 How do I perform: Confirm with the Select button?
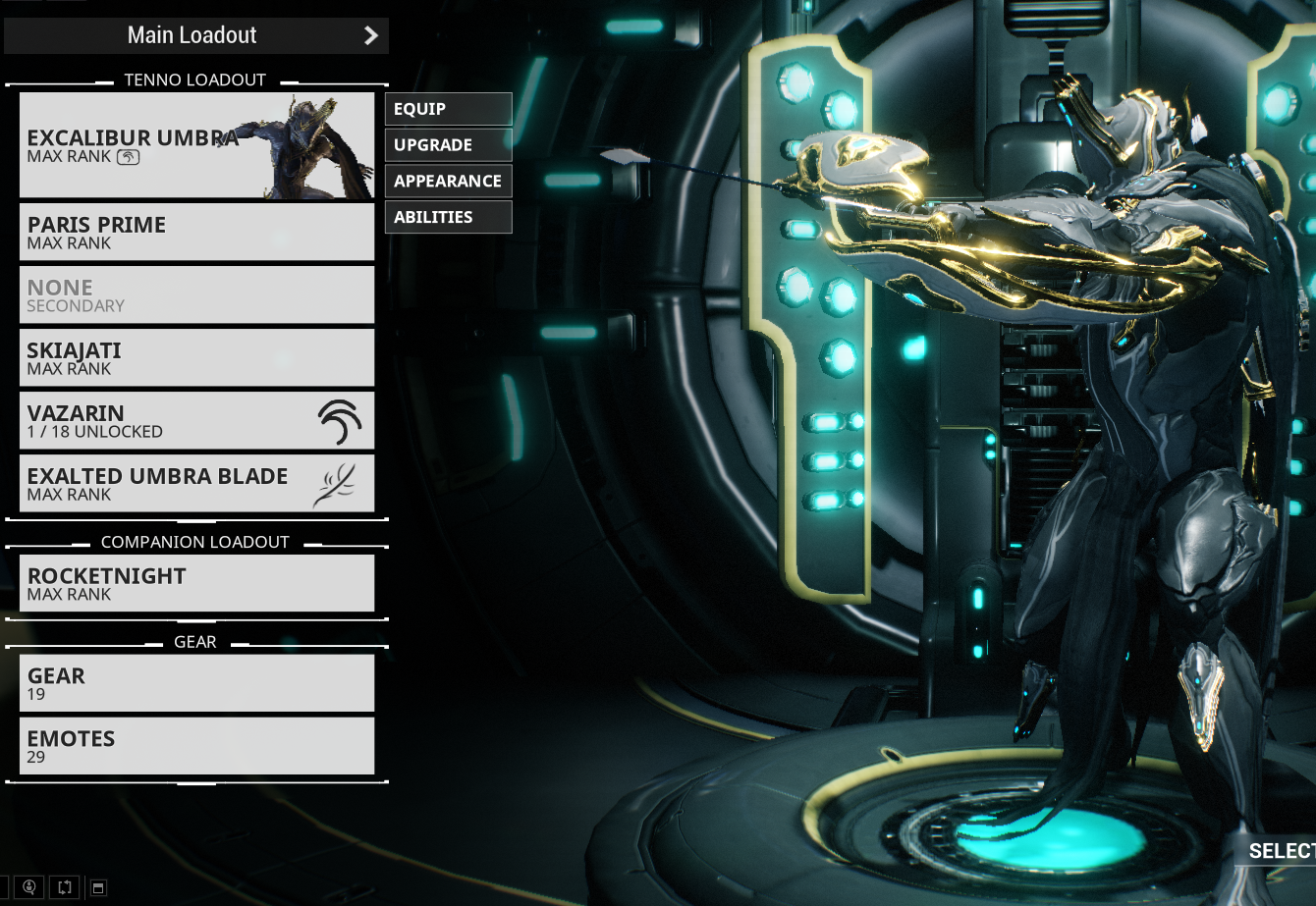point(1281,851)
